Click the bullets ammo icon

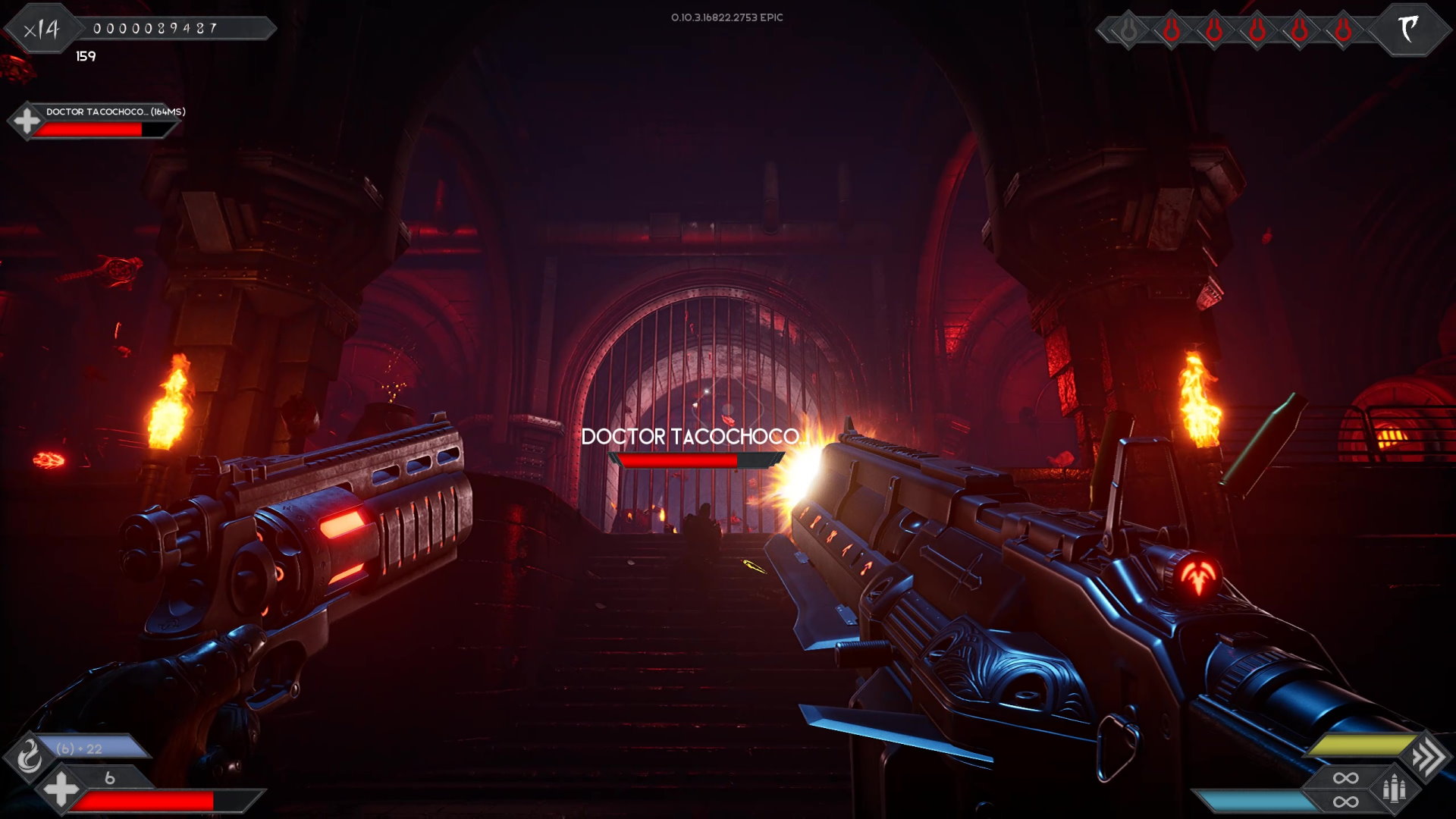click(1394, 789)
